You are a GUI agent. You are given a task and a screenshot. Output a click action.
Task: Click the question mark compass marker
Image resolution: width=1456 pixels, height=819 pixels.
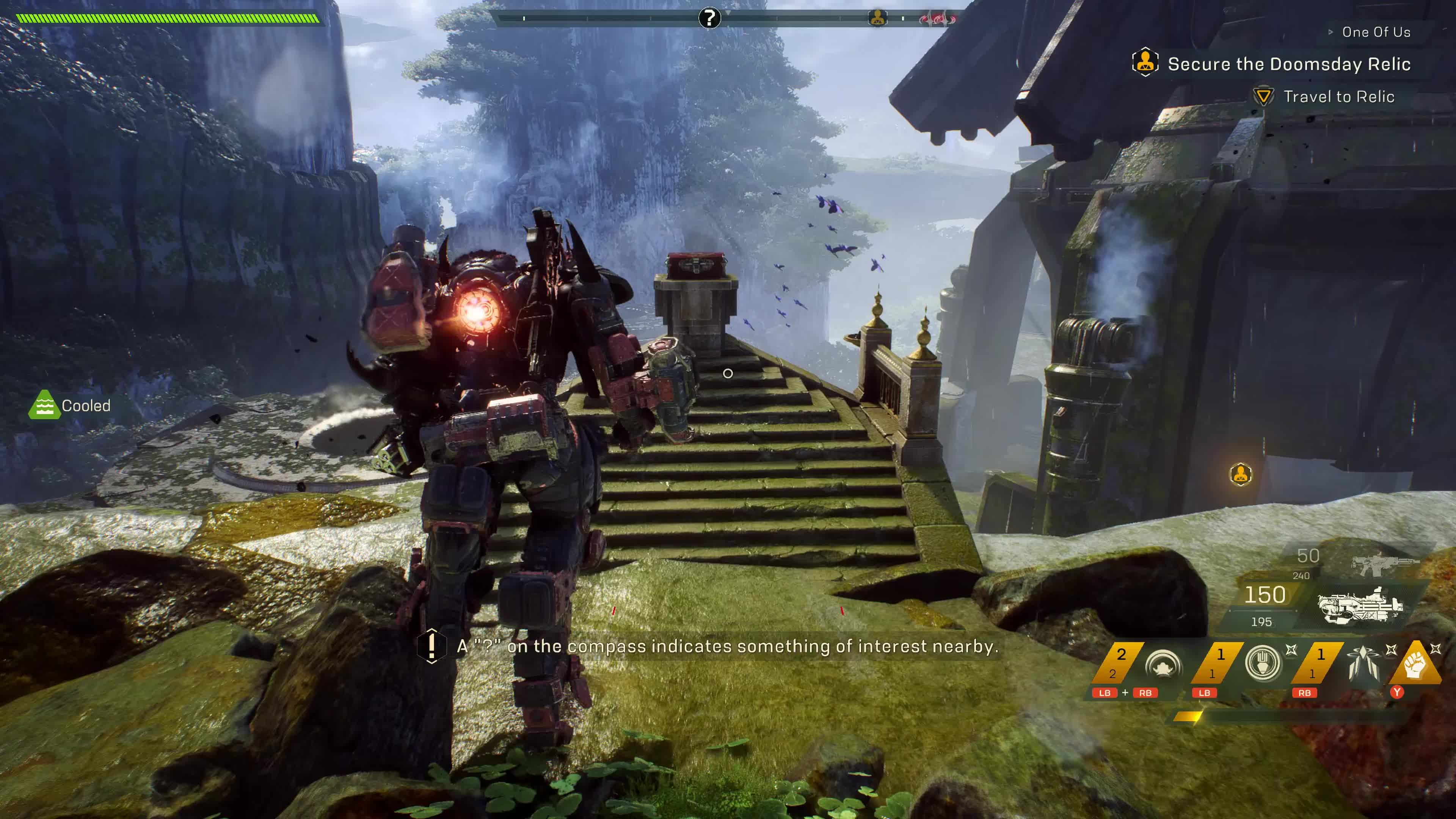709,18
